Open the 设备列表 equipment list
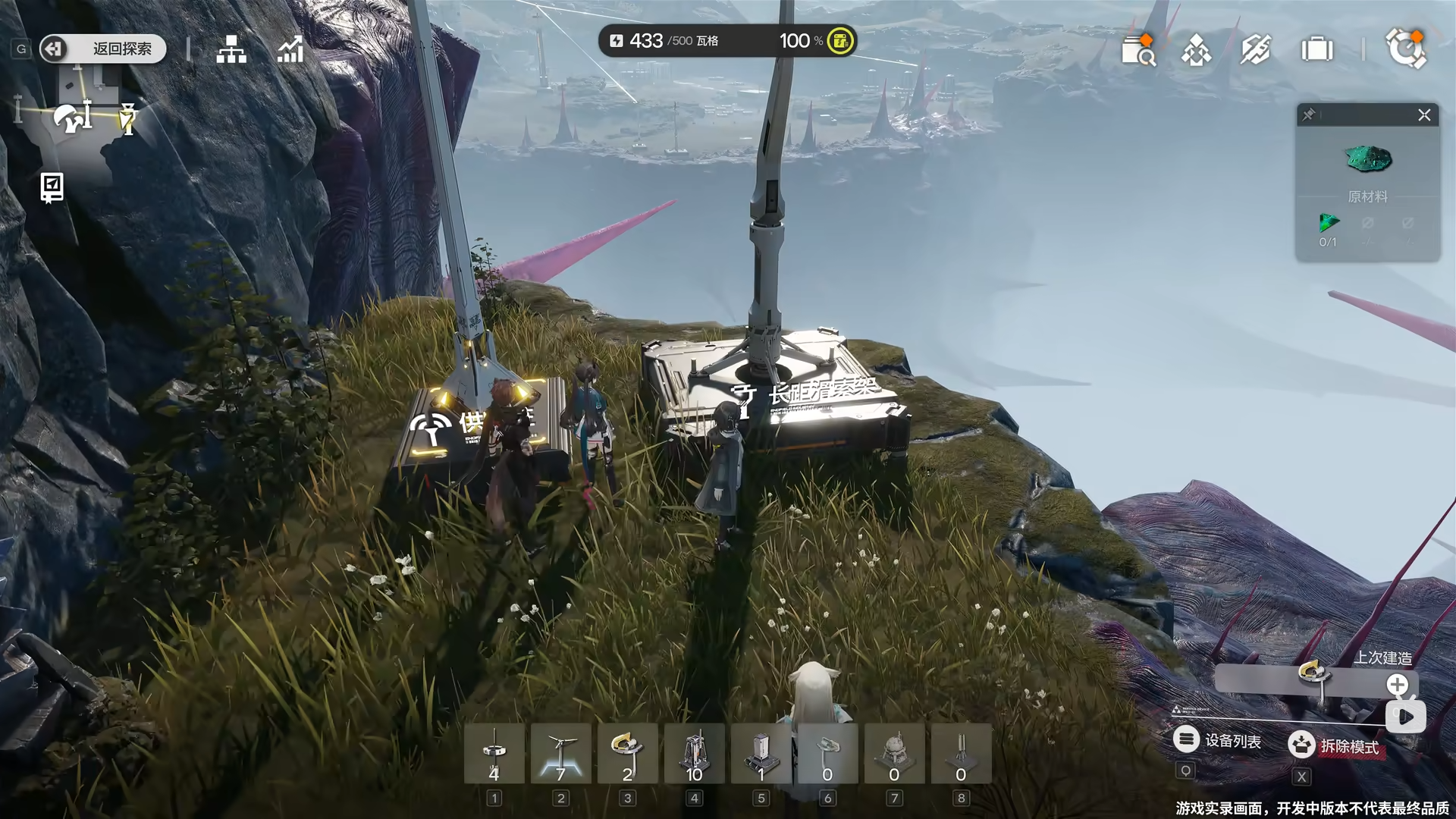 point(1218,741)
